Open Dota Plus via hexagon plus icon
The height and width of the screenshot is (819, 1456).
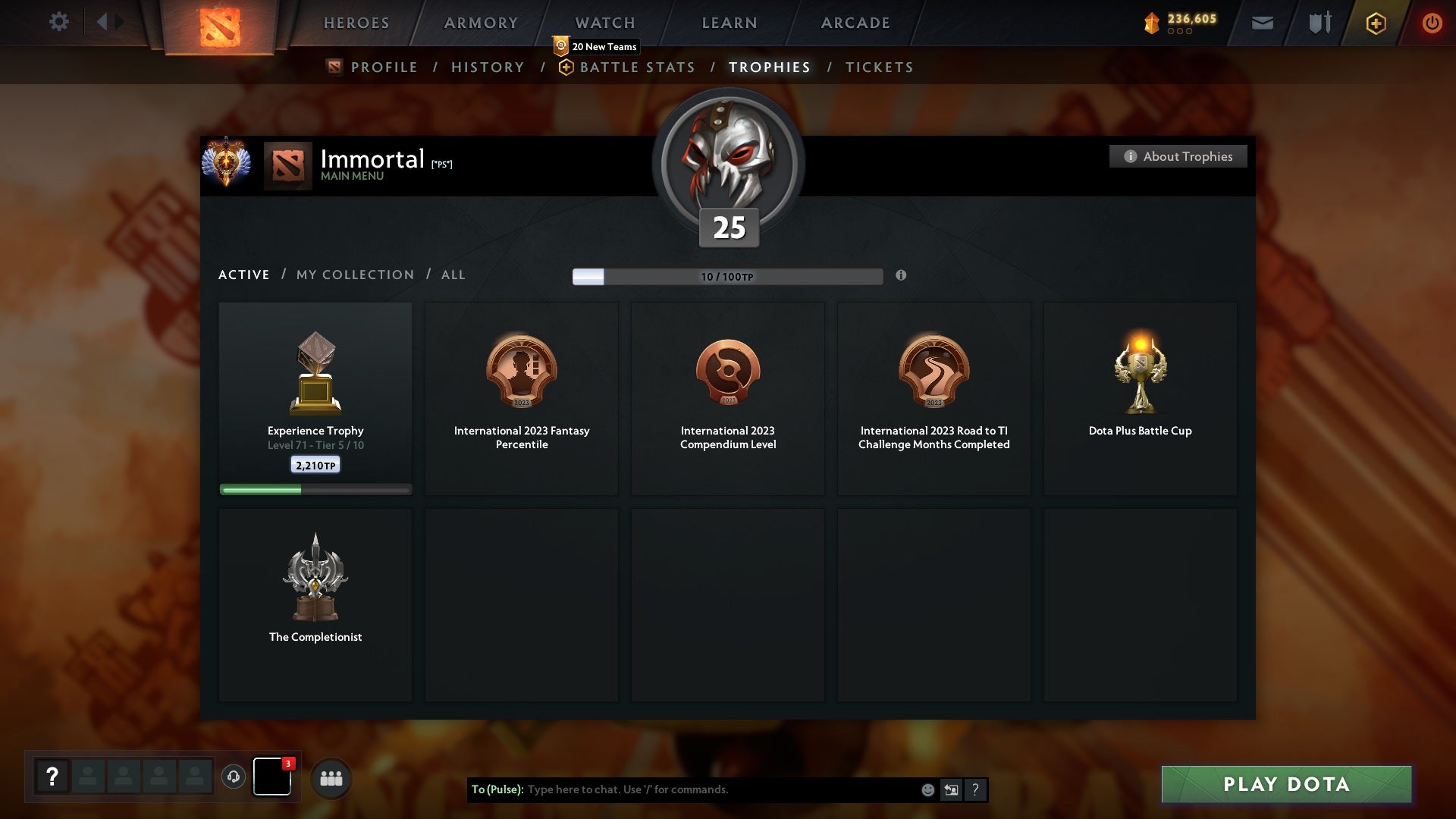[x=1376, y=23]
